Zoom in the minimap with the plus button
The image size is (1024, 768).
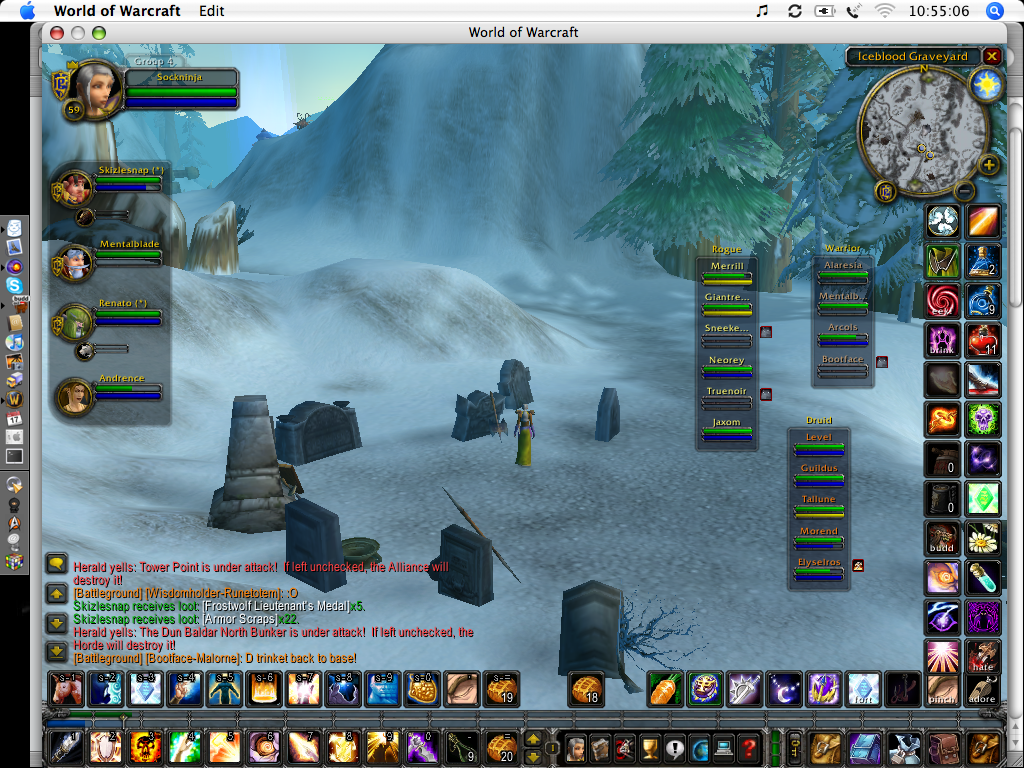989,165
